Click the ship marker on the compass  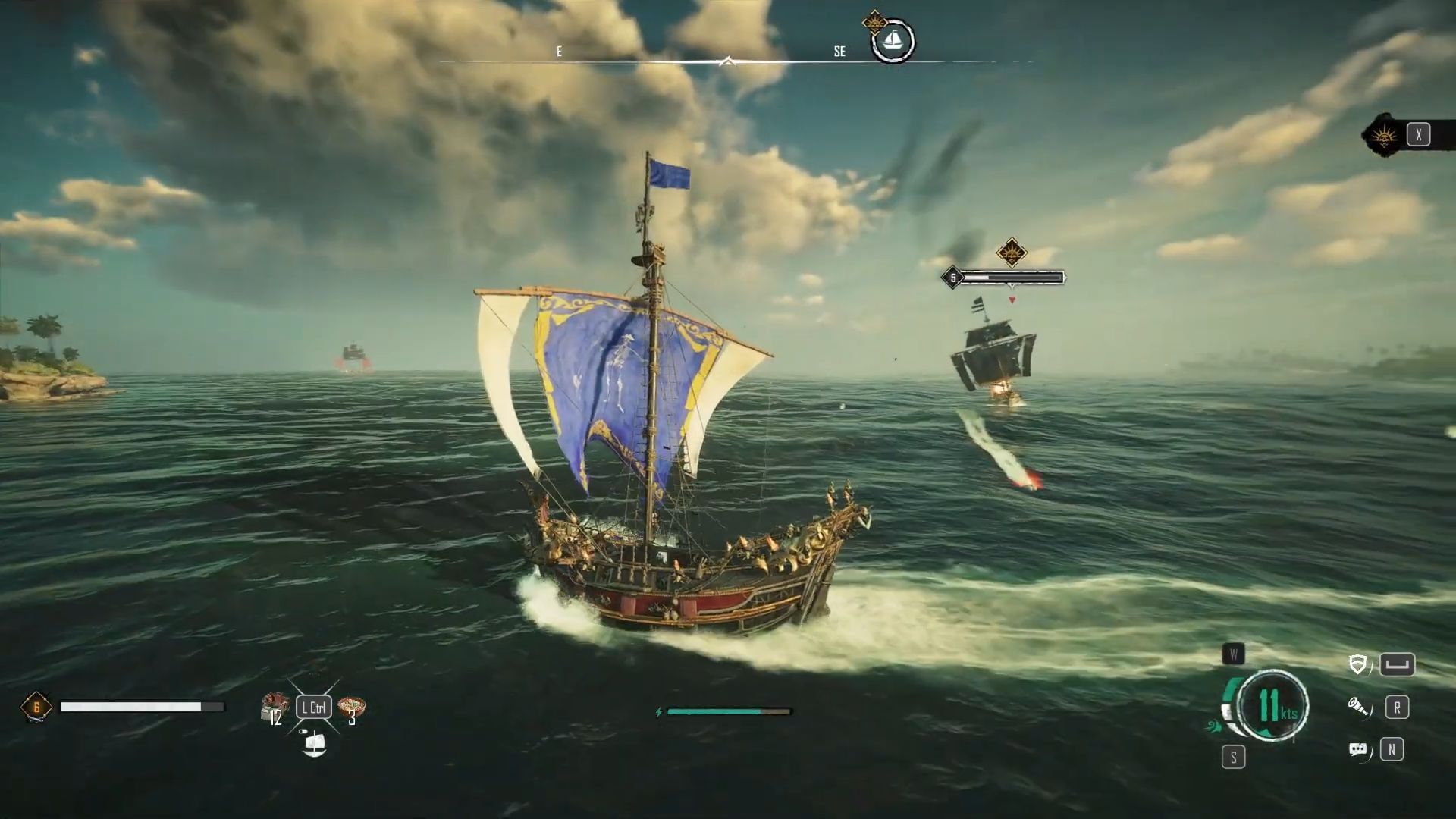pos(893,40)
